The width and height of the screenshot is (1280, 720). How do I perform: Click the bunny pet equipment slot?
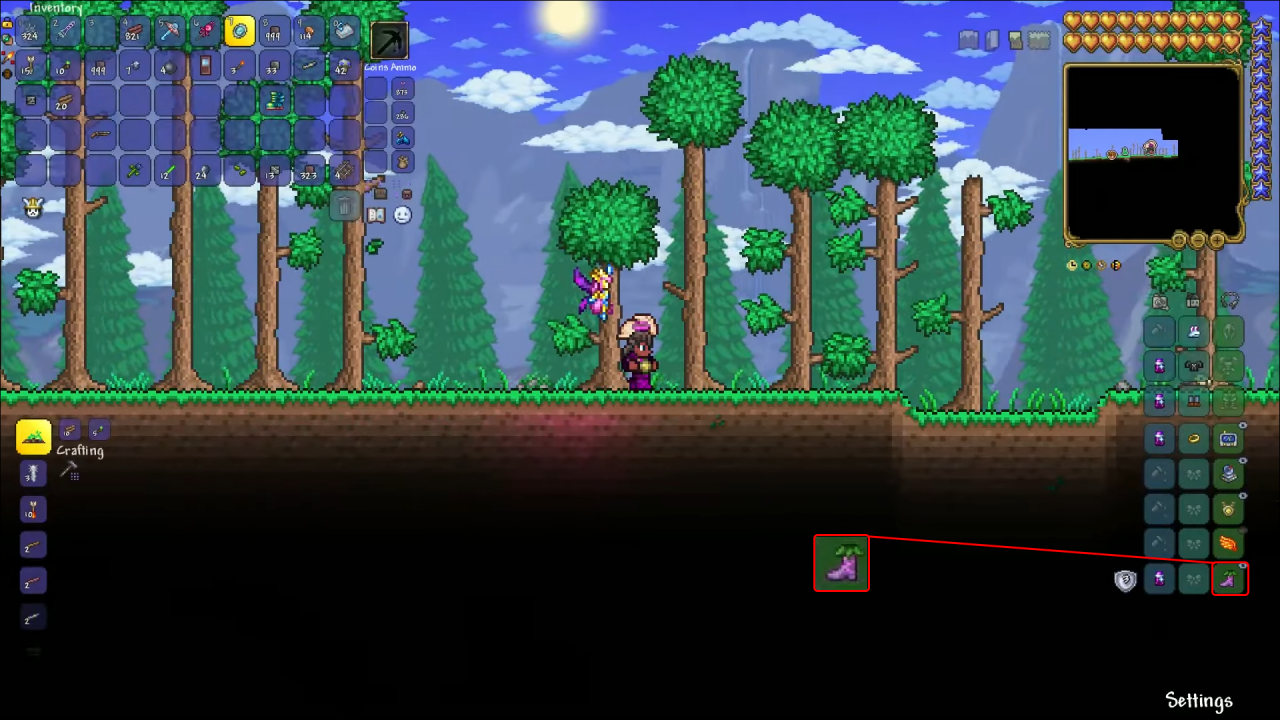click(1194, 331)
